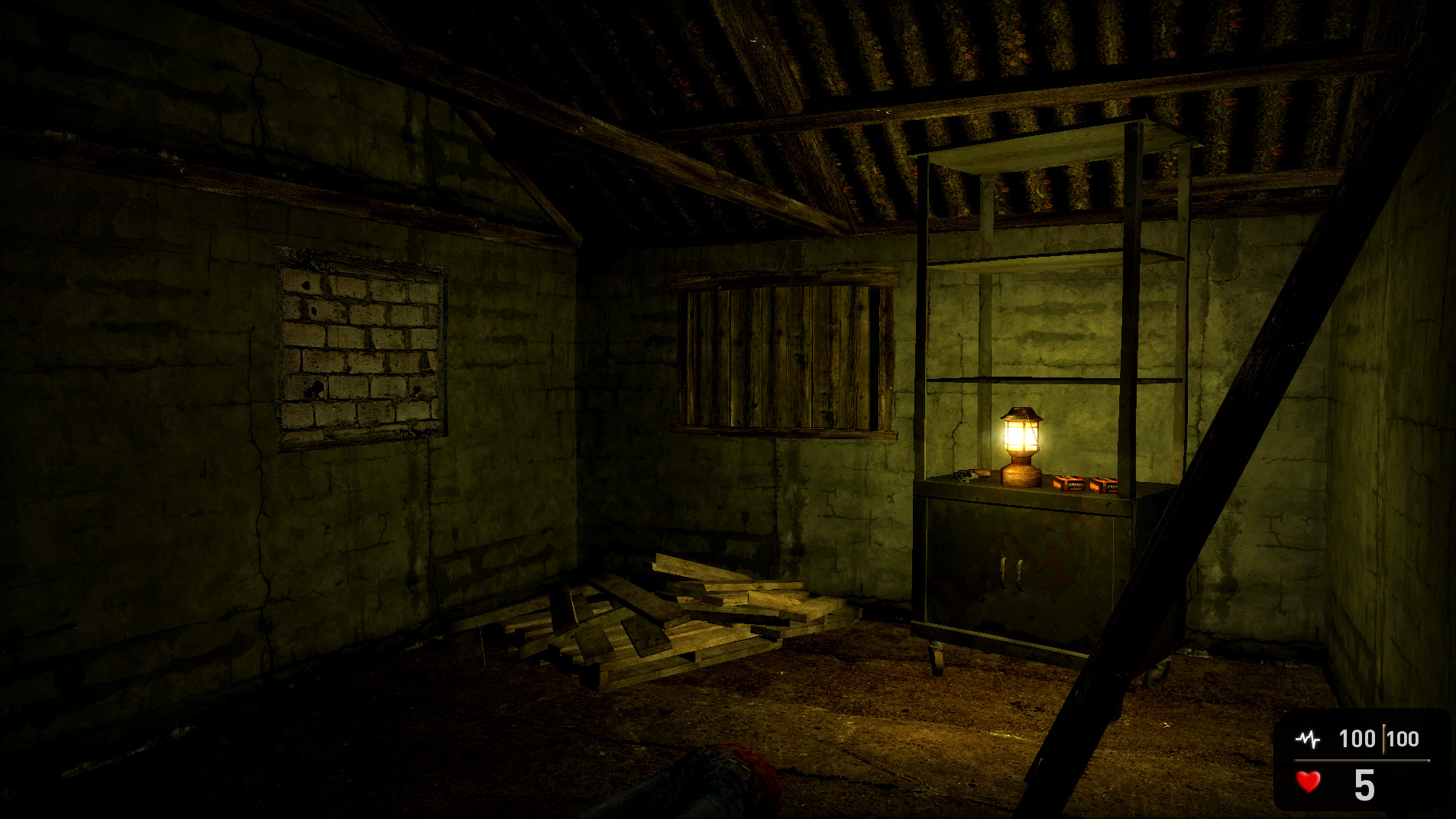Viewport: 1456px width, 819px height.
Task: Pick up the left AMMO box
Action: pyautogui.click(x=1070, y=484)
